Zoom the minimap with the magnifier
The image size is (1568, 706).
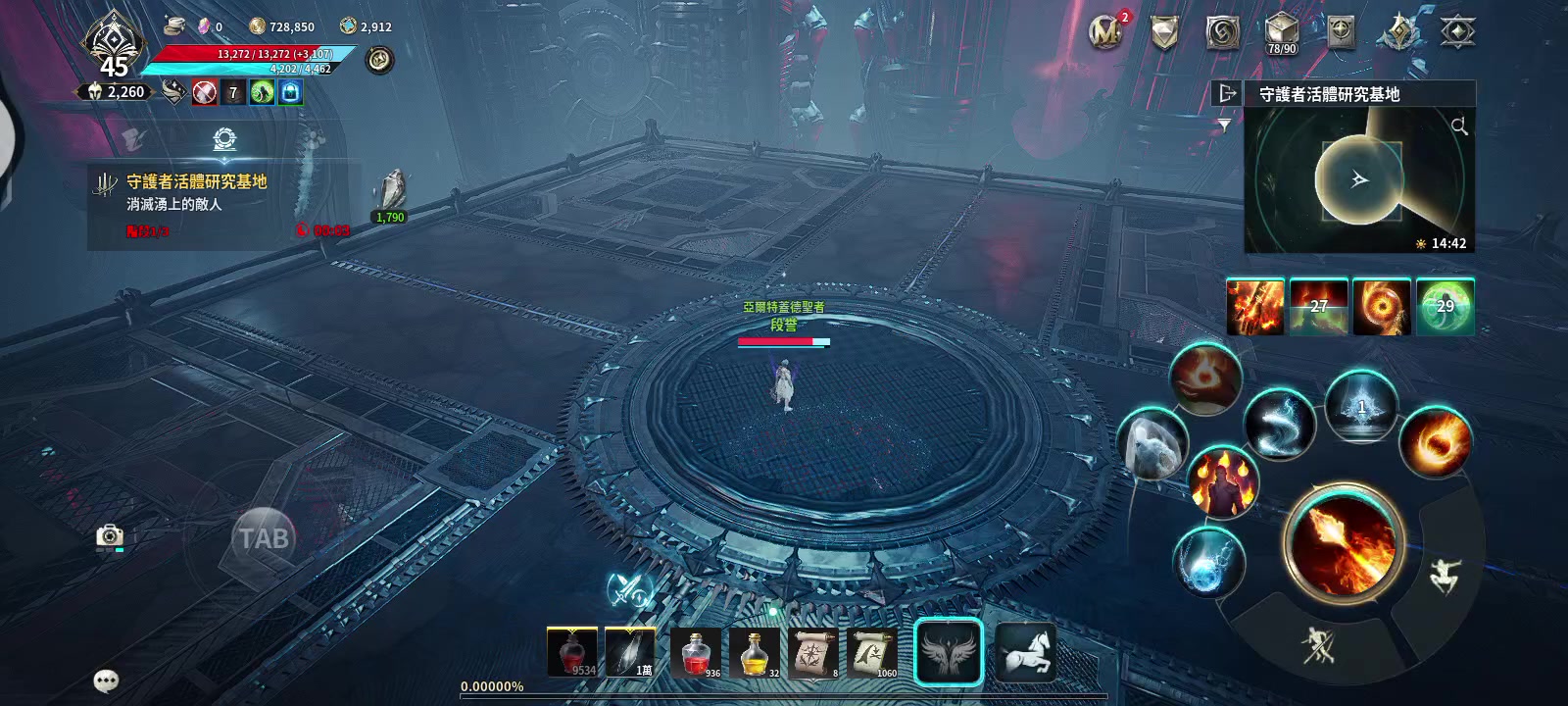(1459, 126)
